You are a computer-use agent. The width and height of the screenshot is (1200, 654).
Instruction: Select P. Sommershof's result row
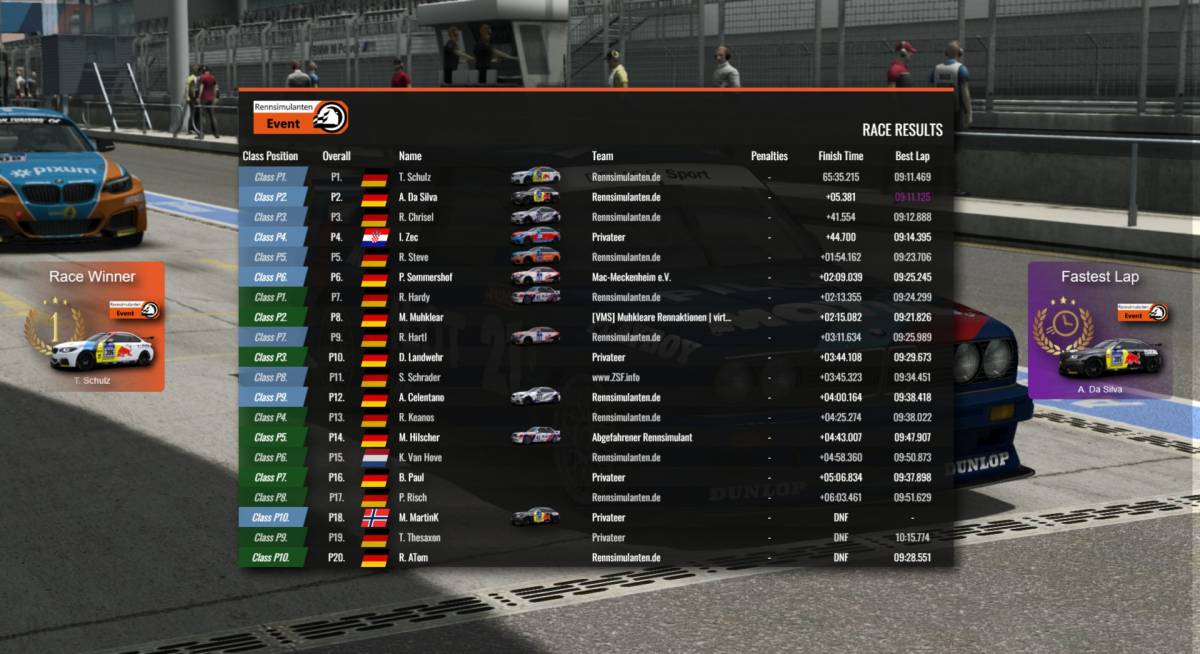[595, 277]
